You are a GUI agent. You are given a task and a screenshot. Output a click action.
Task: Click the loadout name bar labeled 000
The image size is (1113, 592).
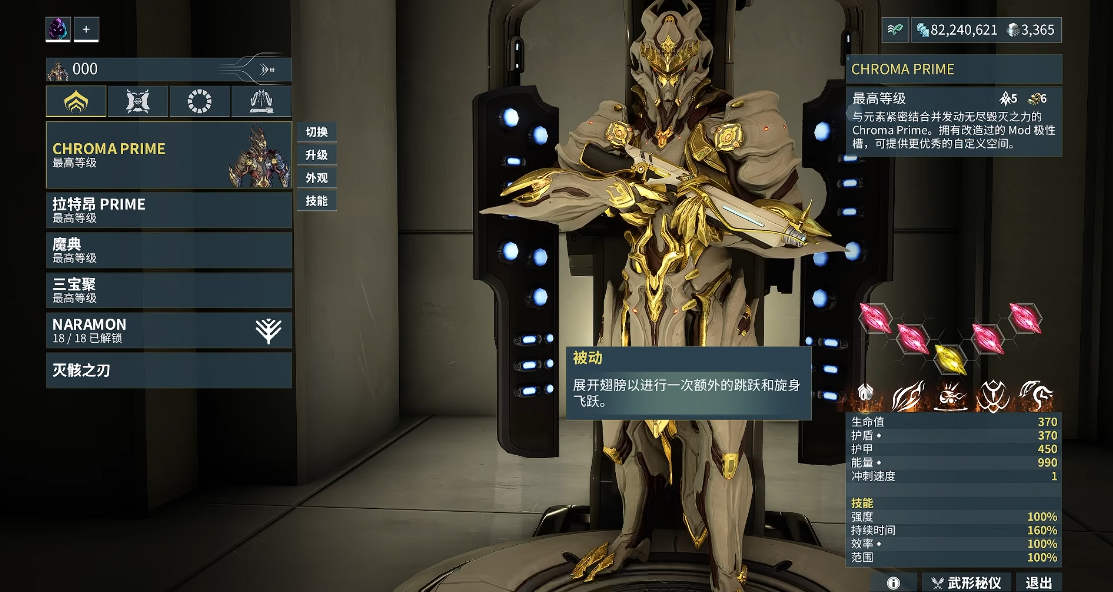point(168,69)
